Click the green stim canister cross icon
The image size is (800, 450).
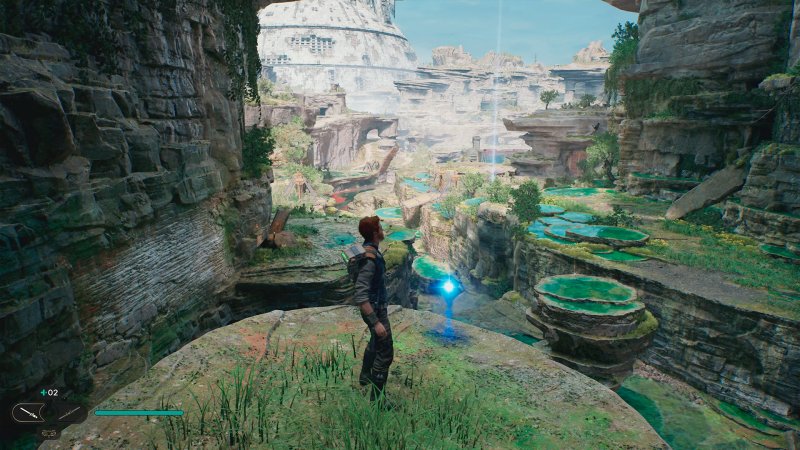point(43,393)
